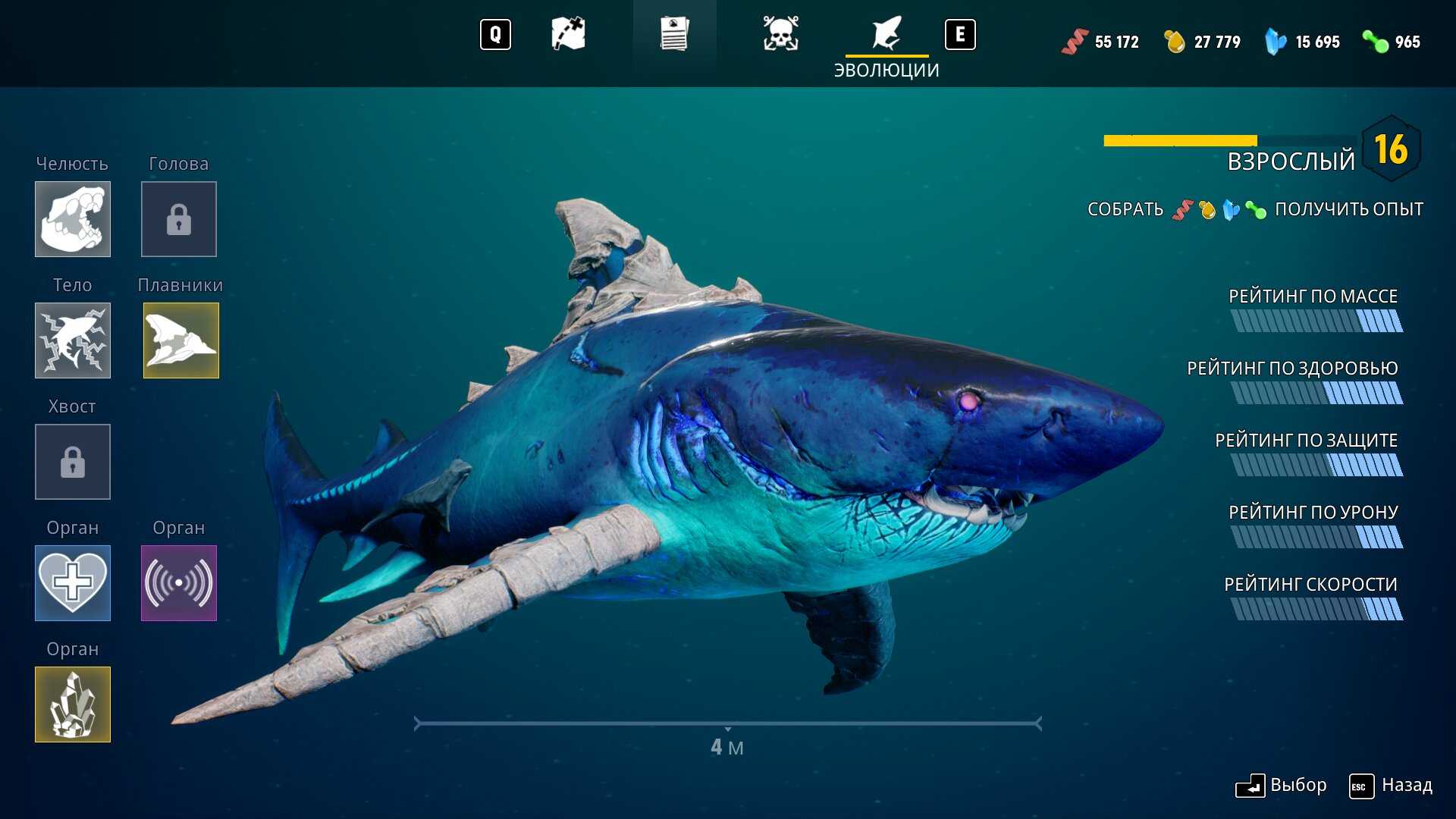
Task: Click the Назад back button
Action: click(x=1392, y=786)
